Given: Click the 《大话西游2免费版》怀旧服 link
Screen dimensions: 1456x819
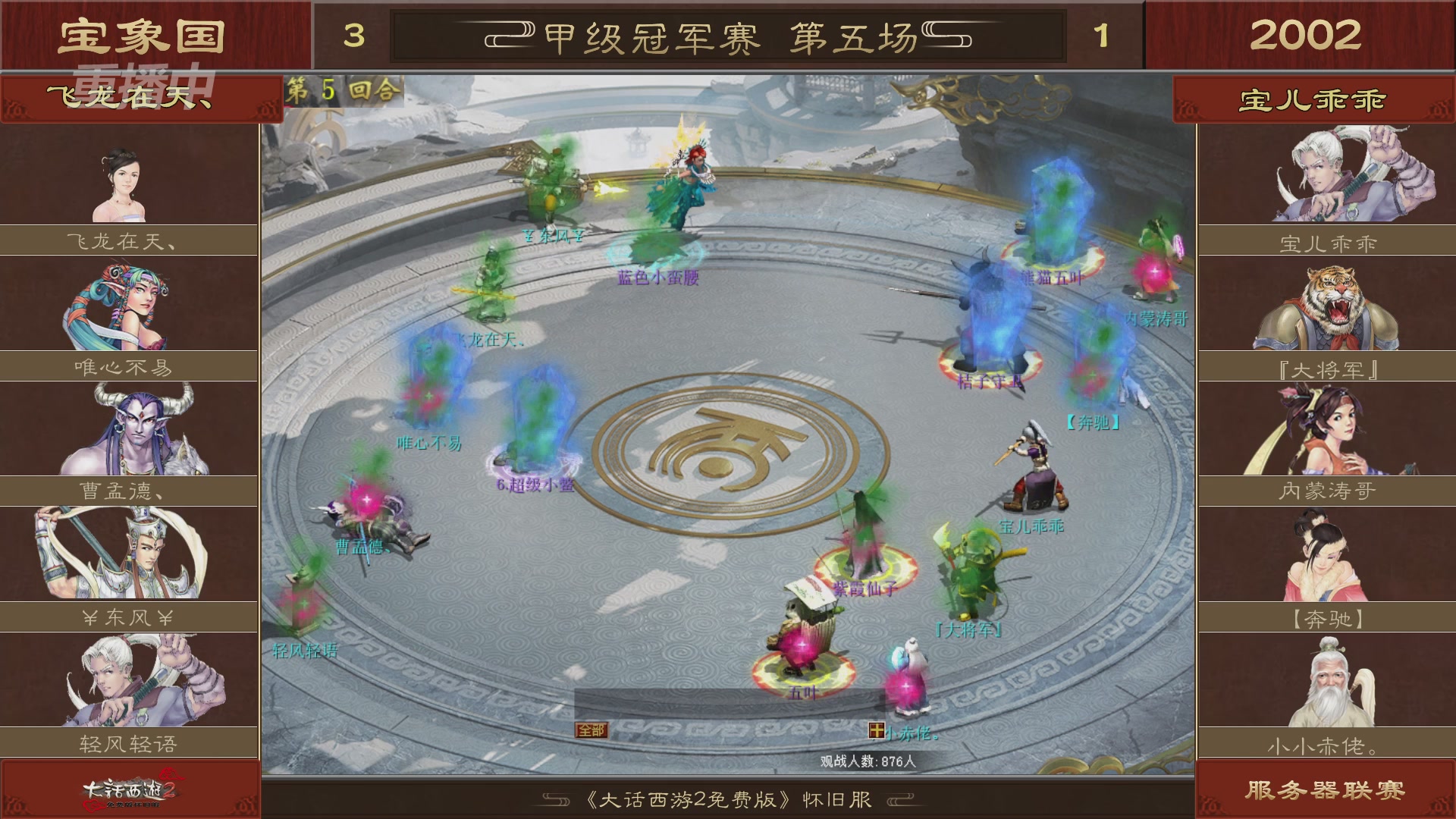Looking at the screenshot, I should click(x=726, y=797).
